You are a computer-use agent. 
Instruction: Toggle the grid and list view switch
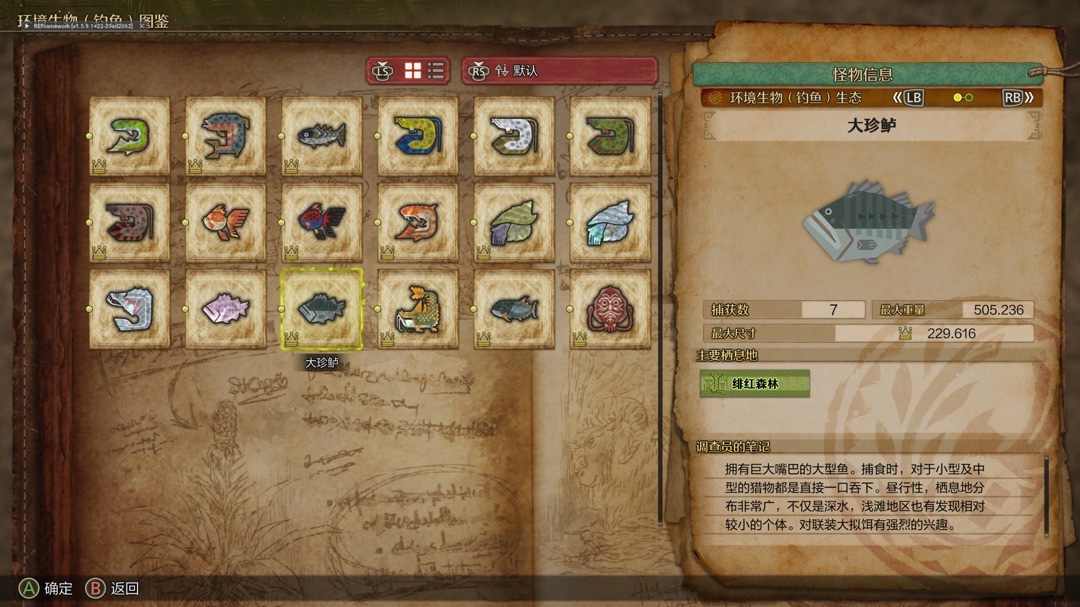423,71
